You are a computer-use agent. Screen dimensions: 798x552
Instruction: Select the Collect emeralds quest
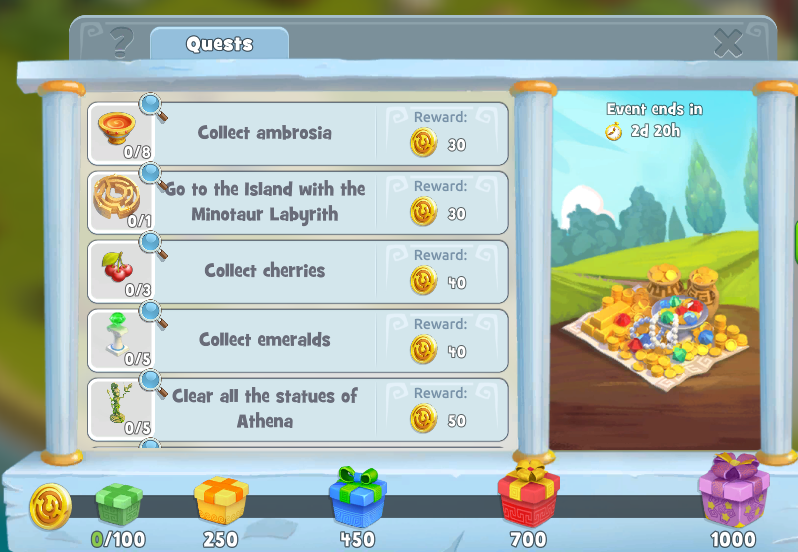[x=265, y=340]
